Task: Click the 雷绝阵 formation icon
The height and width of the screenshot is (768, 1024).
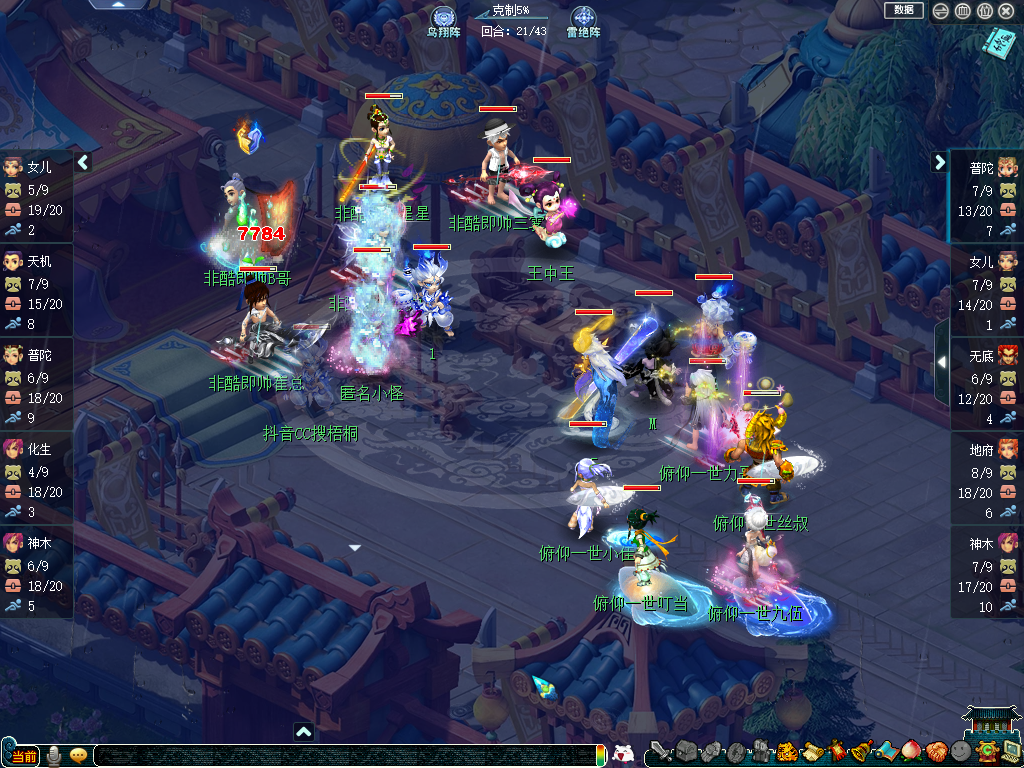Action: tap(583, 18)
